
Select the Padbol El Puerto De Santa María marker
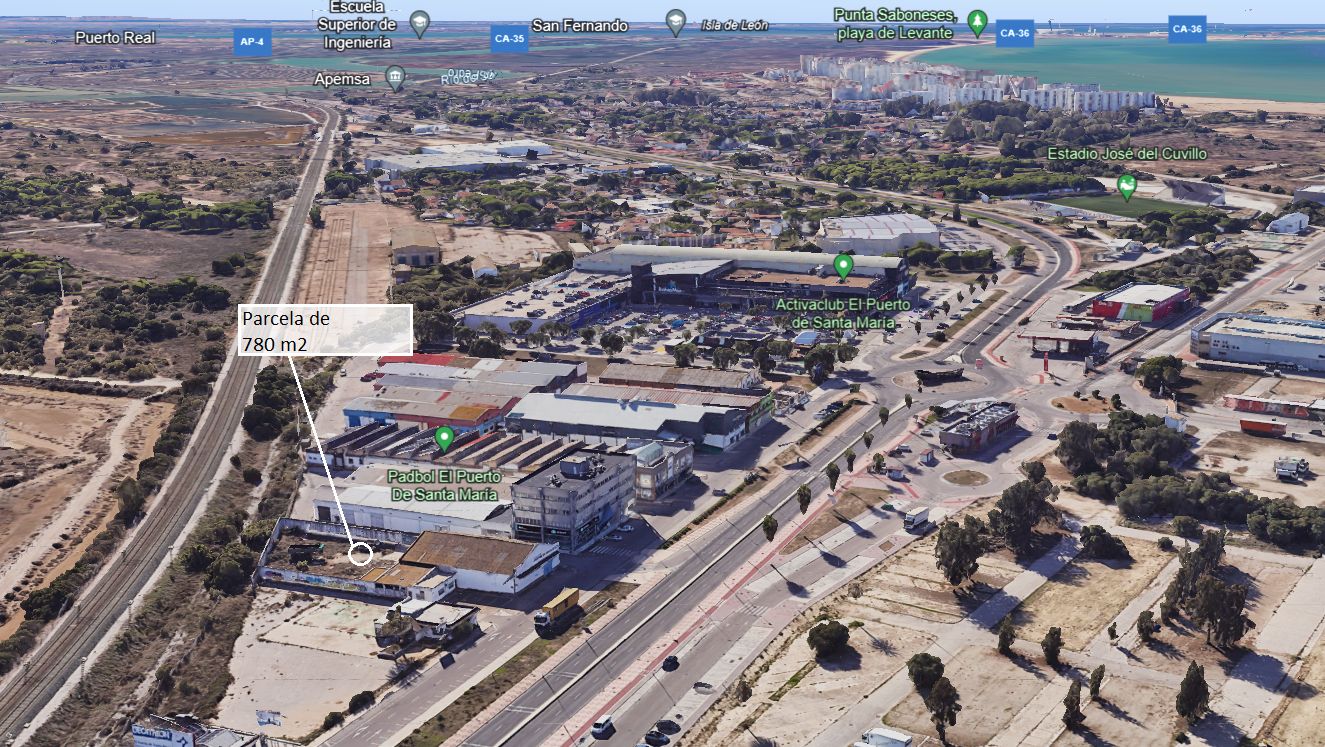click(444, 438)
